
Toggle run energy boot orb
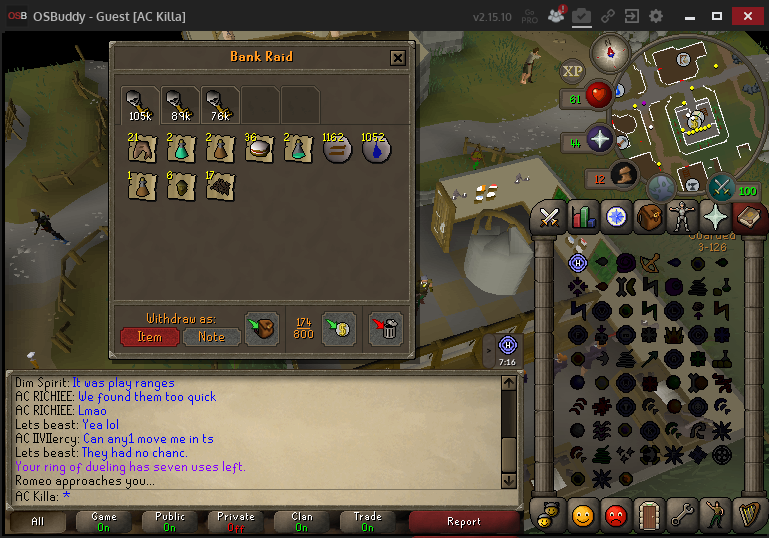click(624, 175)
